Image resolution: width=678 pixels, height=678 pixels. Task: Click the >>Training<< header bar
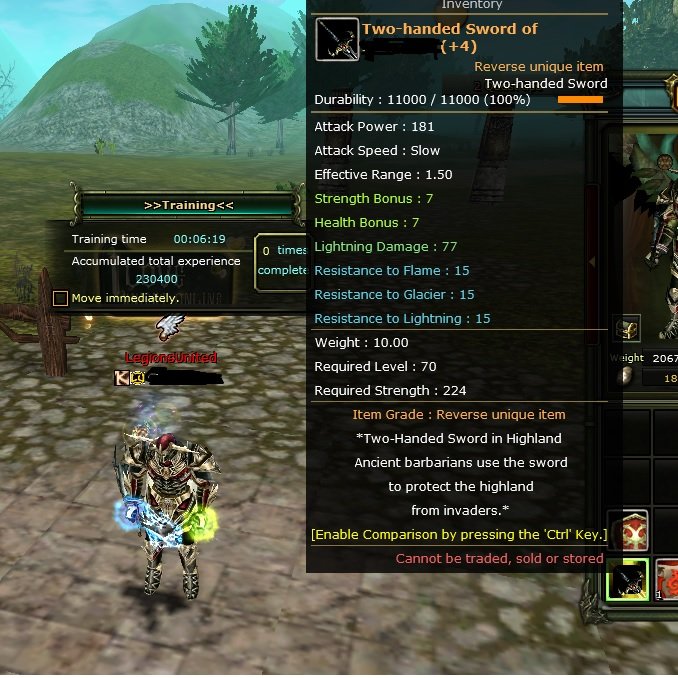click(188, 205)
